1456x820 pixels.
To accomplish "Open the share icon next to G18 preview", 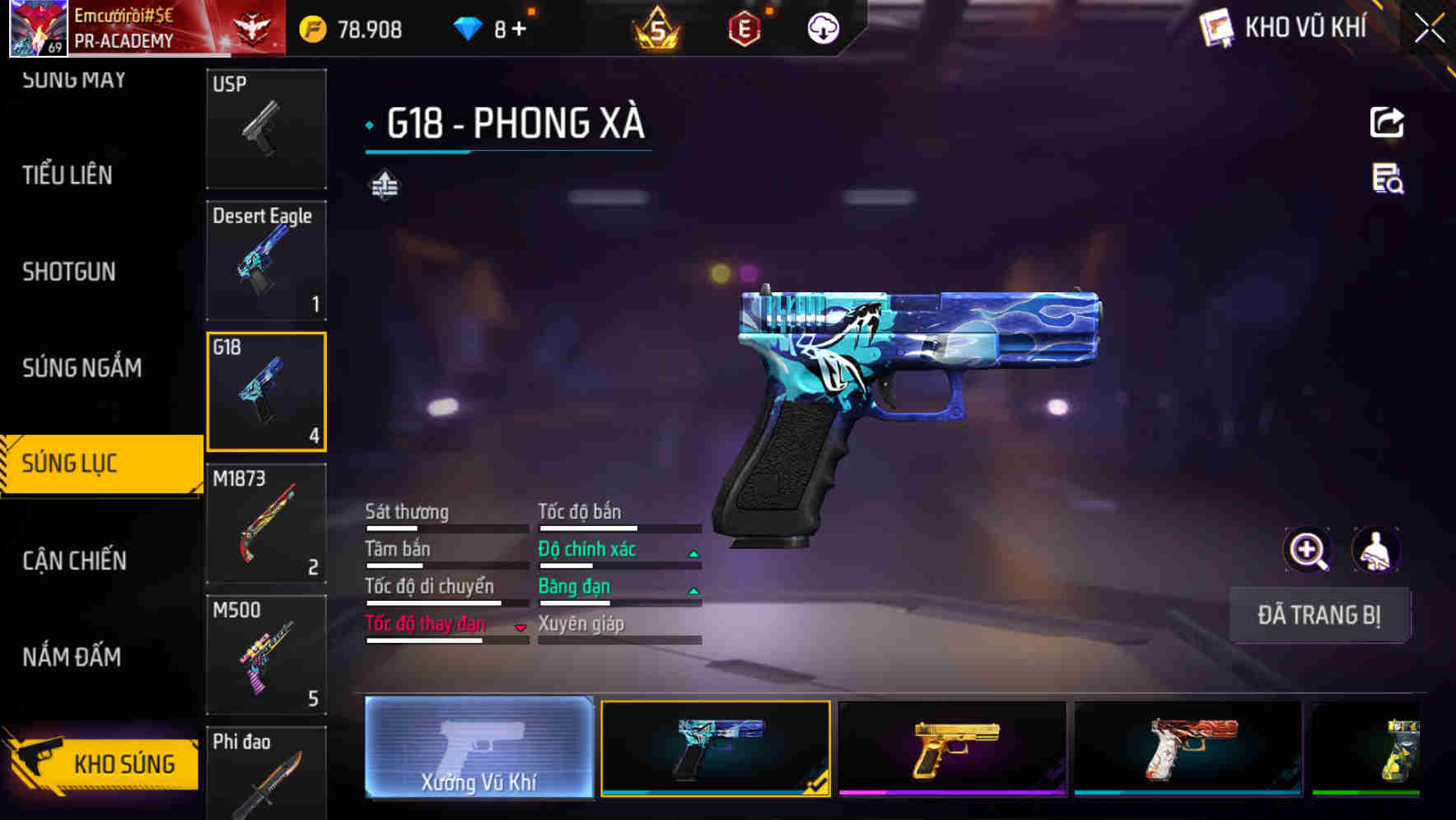I will click(x=1386, y=122).
